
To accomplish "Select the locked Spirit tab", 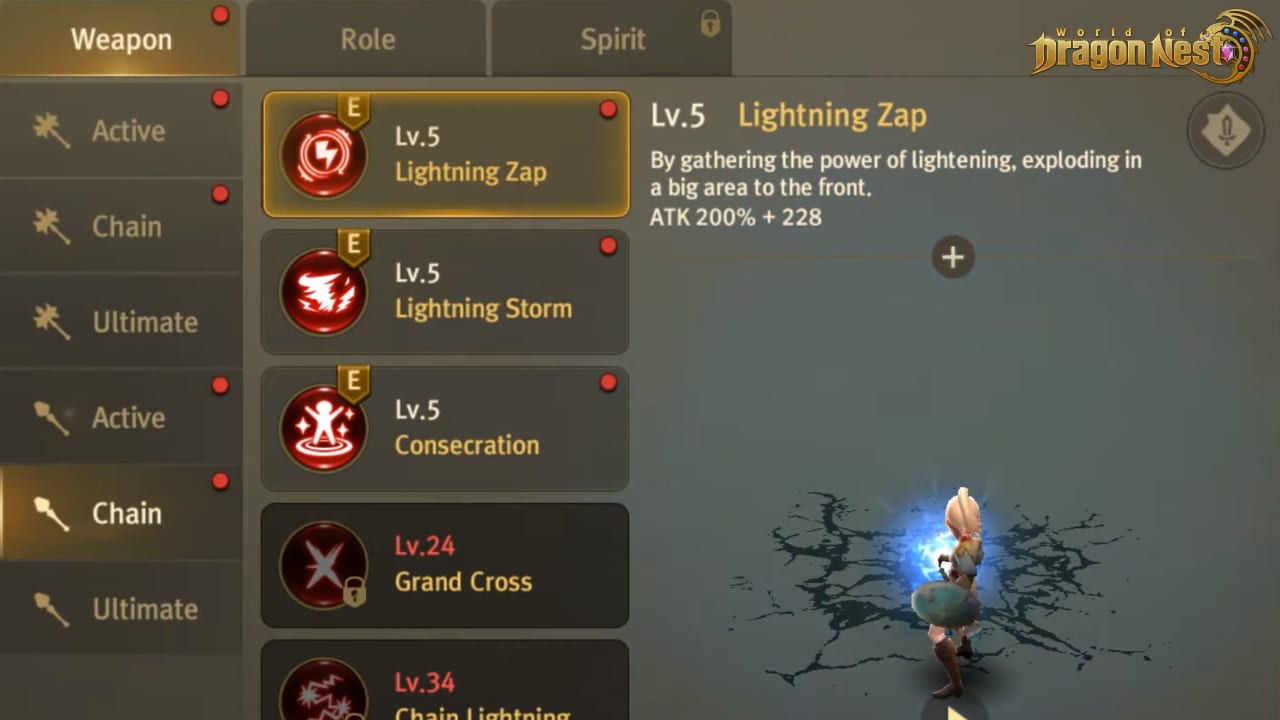I will [612, 40].
